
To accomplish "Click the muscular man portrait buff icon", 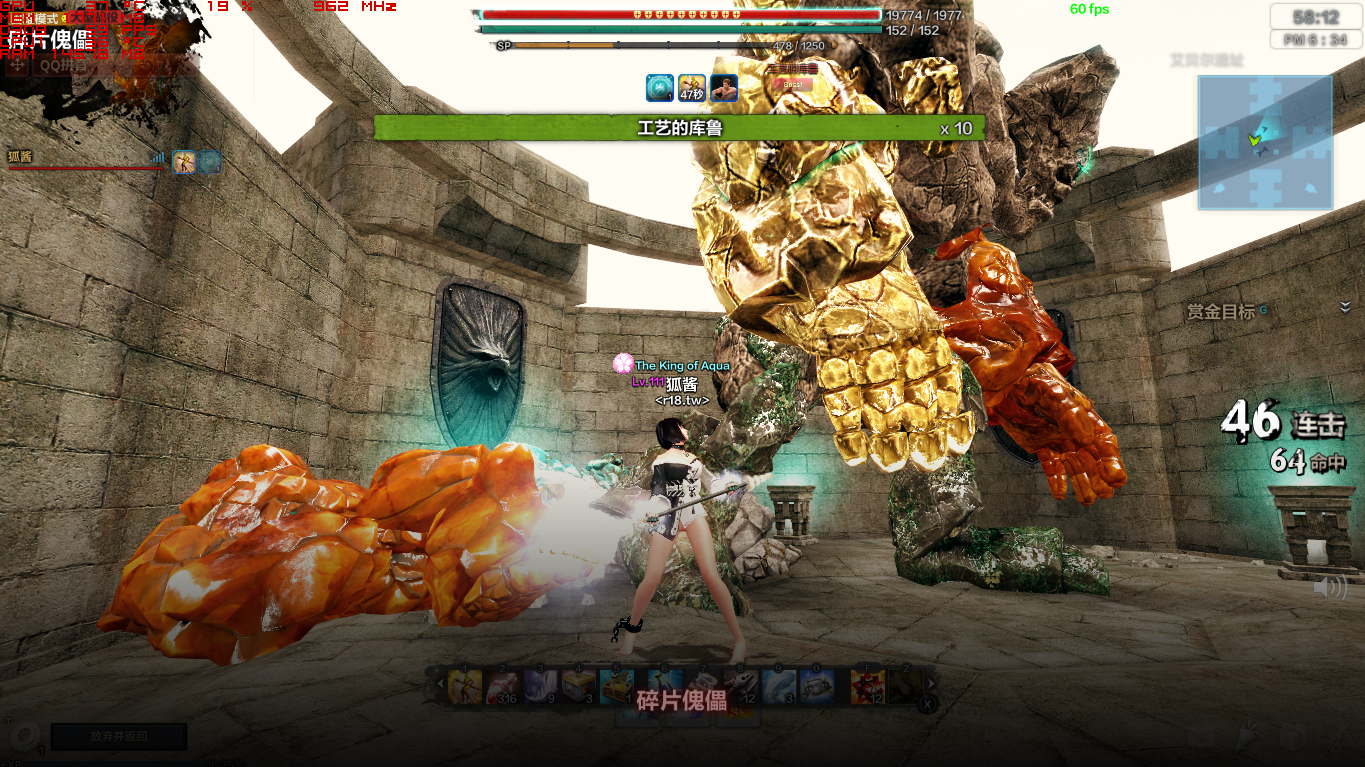I will pos(724,89).
